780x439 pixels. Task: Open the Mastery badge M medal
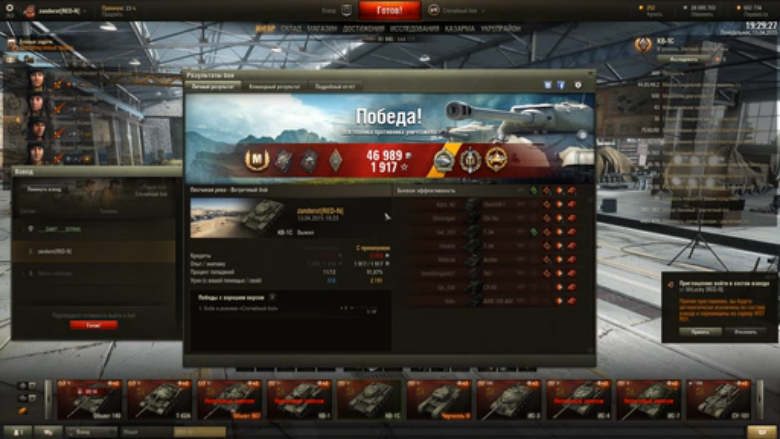(258, 160)
